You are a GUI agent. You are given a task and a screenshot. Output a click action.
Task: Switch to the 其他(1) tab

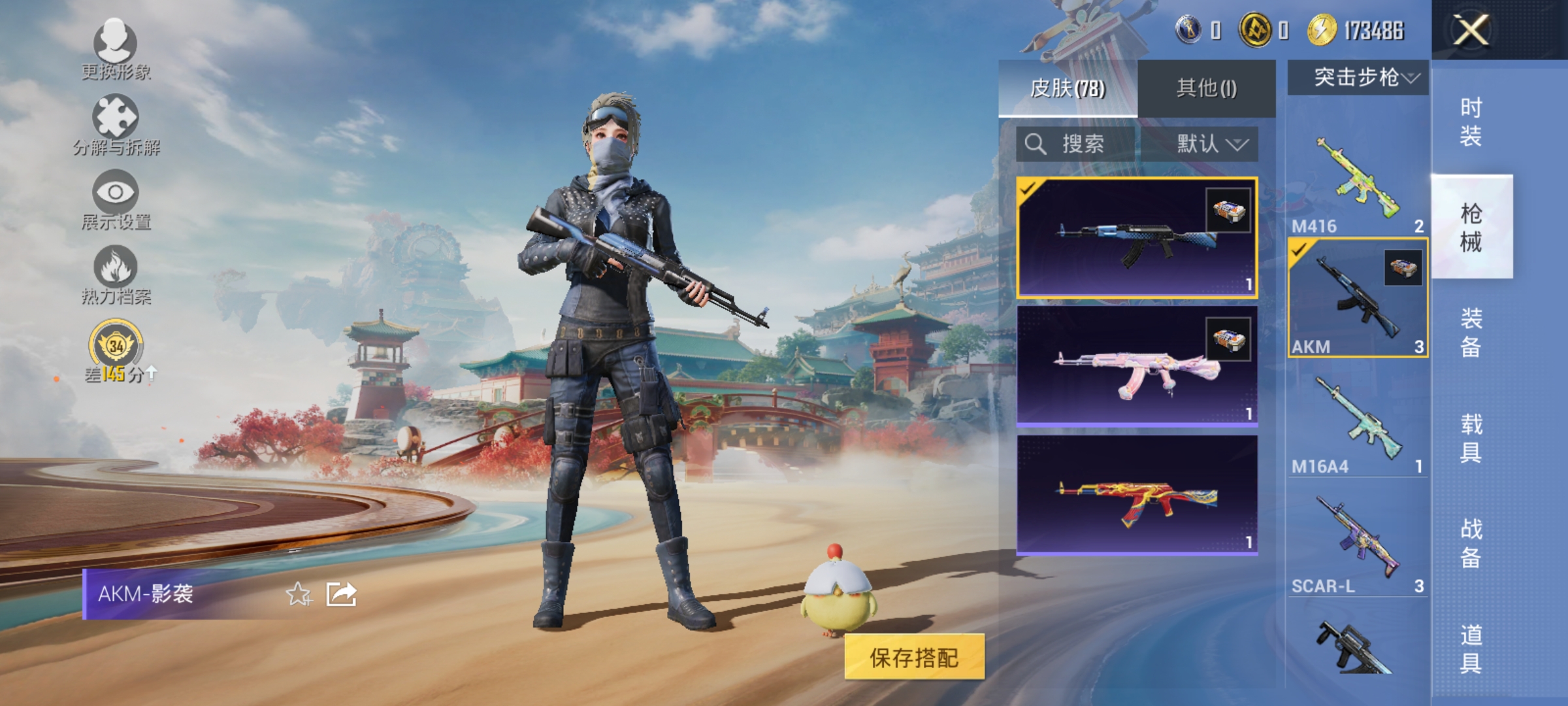pyautogui.click(x=1207, y=87)
